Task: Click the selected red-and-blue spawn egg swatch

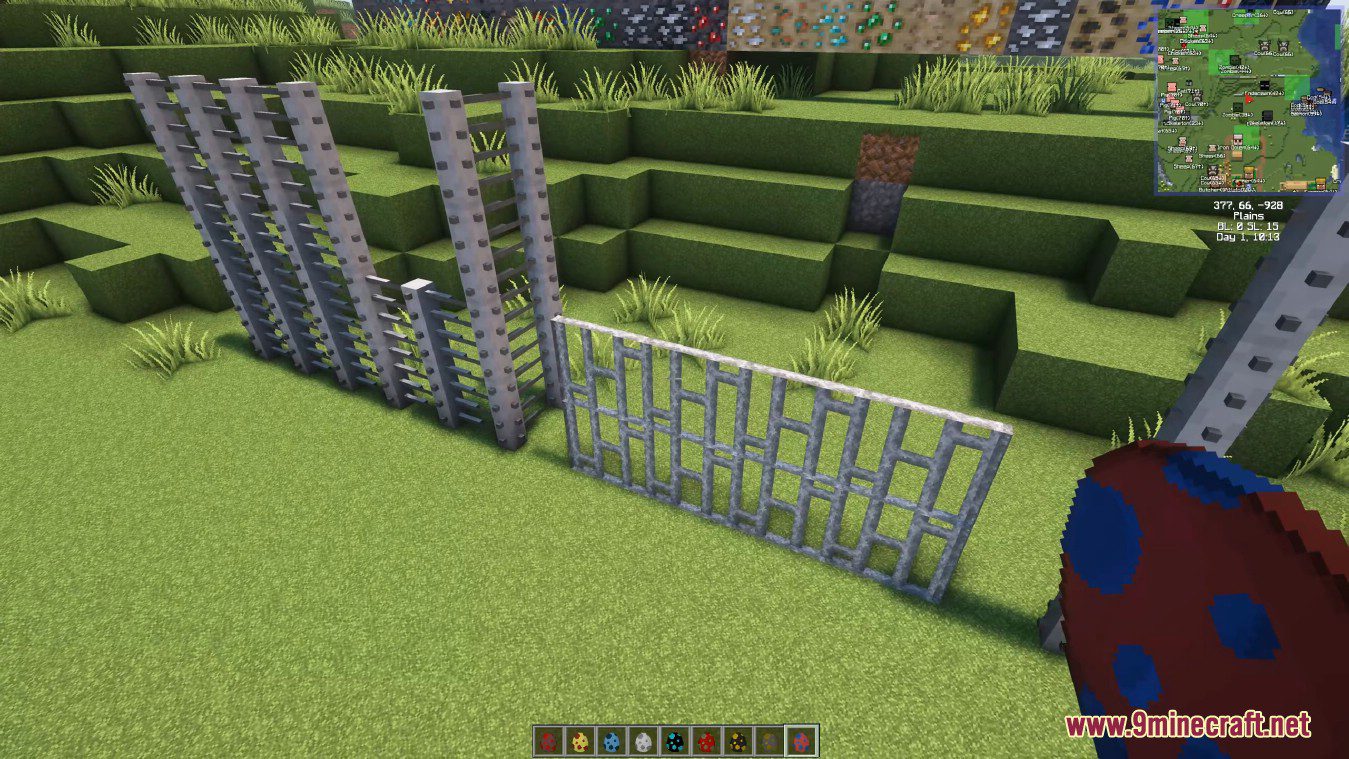Action: (800, 740)
